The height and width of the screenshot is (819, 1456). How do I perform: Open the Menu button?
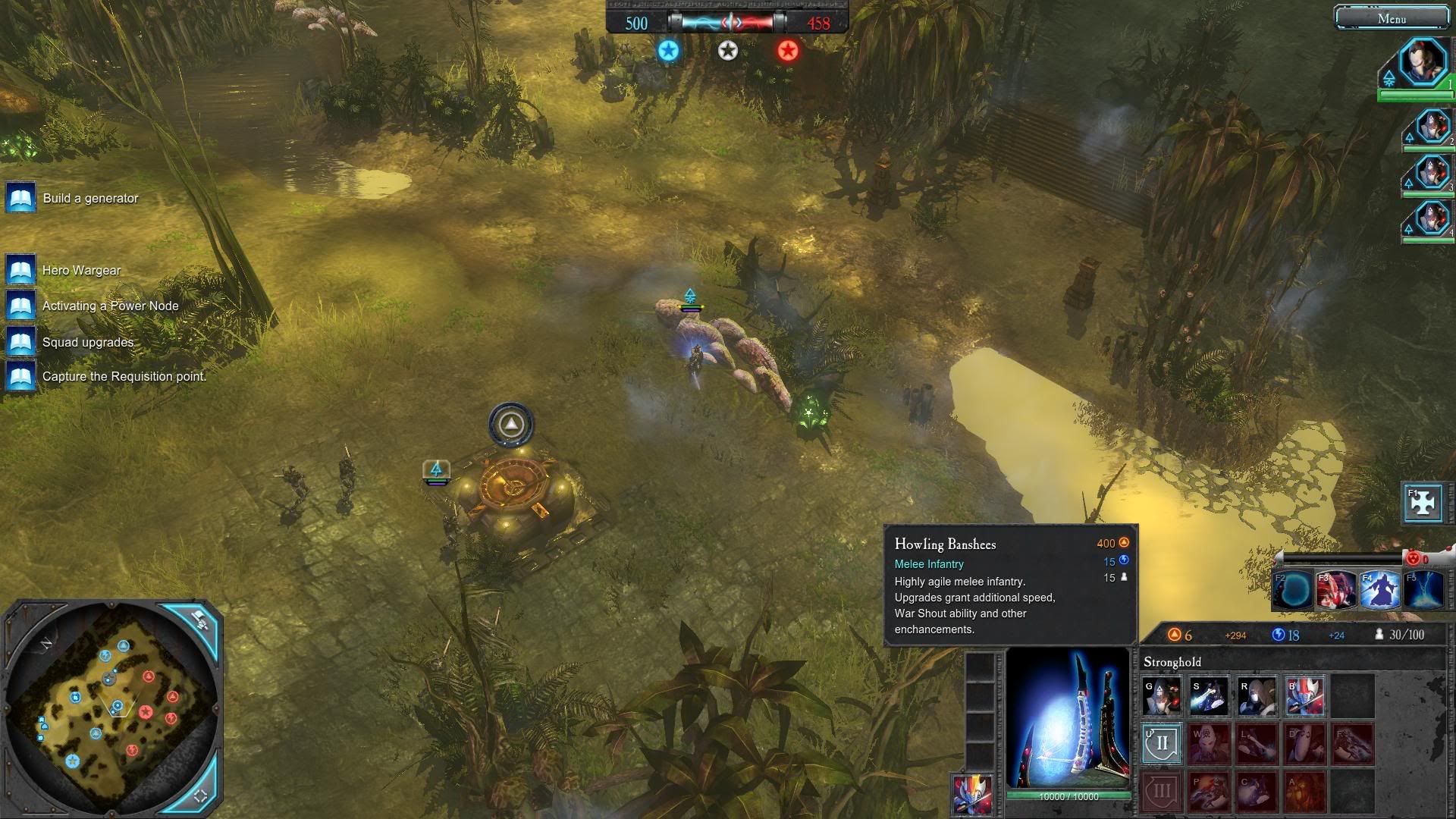pyautogui.click(x=1391, y=18)
